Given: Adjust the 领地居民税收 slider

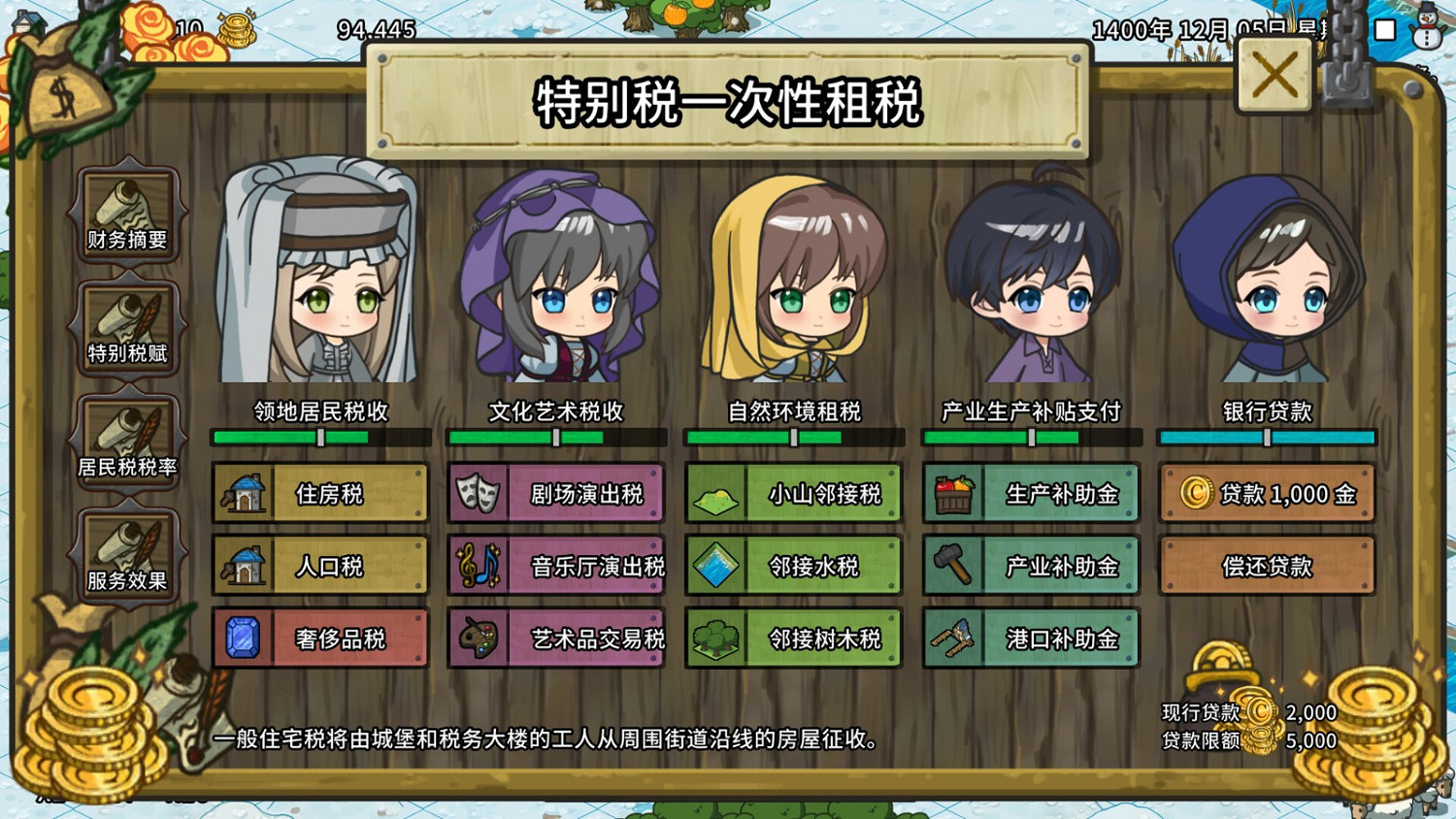Looking at the screenshot, I should point(322,437).
